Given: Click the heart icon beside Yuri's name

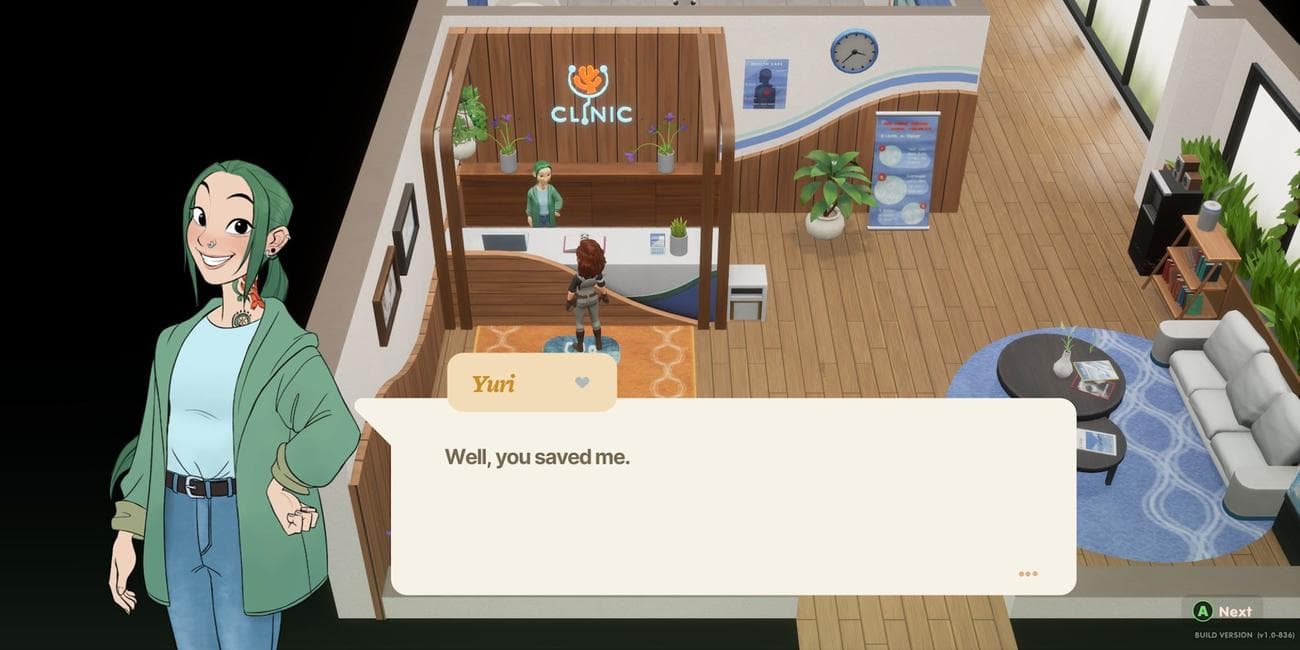Looking at the screenshot, I should (582, 382).
